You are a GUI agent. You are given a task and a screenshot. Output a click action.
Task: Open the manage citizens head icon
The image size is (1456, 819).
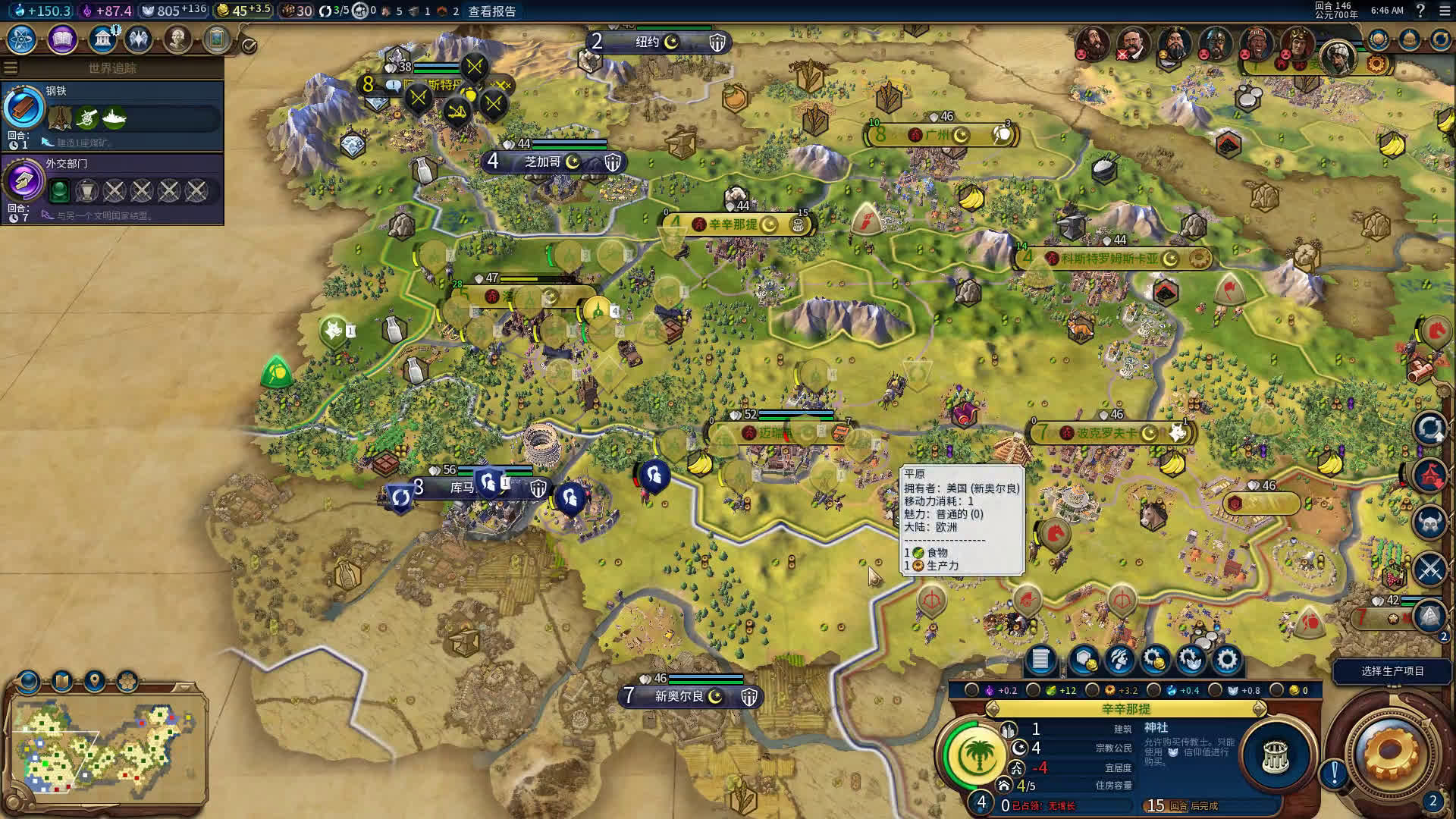1119,660
